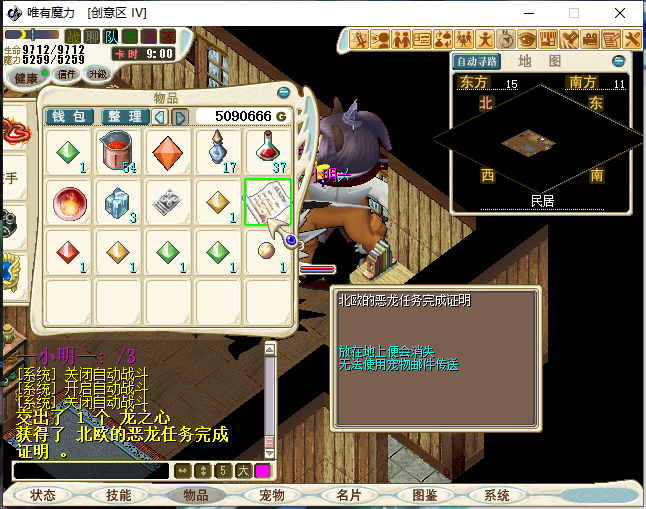Image resolution: width=646 pixels, height=509 pixels.
Task: Open the 宠物 pet tab
Action: [272, 495]
